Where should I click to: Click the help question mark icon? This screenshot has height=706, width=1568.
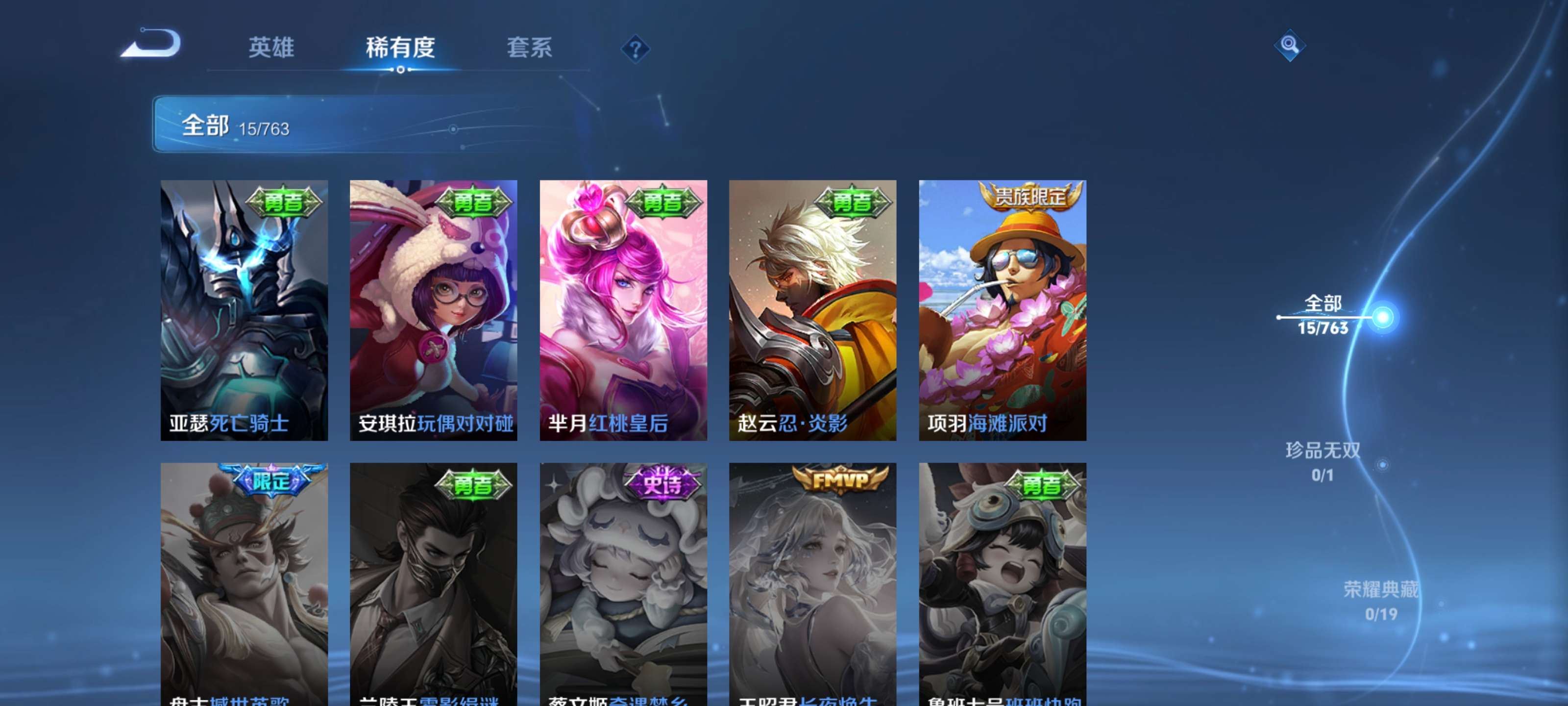(635, 49)
